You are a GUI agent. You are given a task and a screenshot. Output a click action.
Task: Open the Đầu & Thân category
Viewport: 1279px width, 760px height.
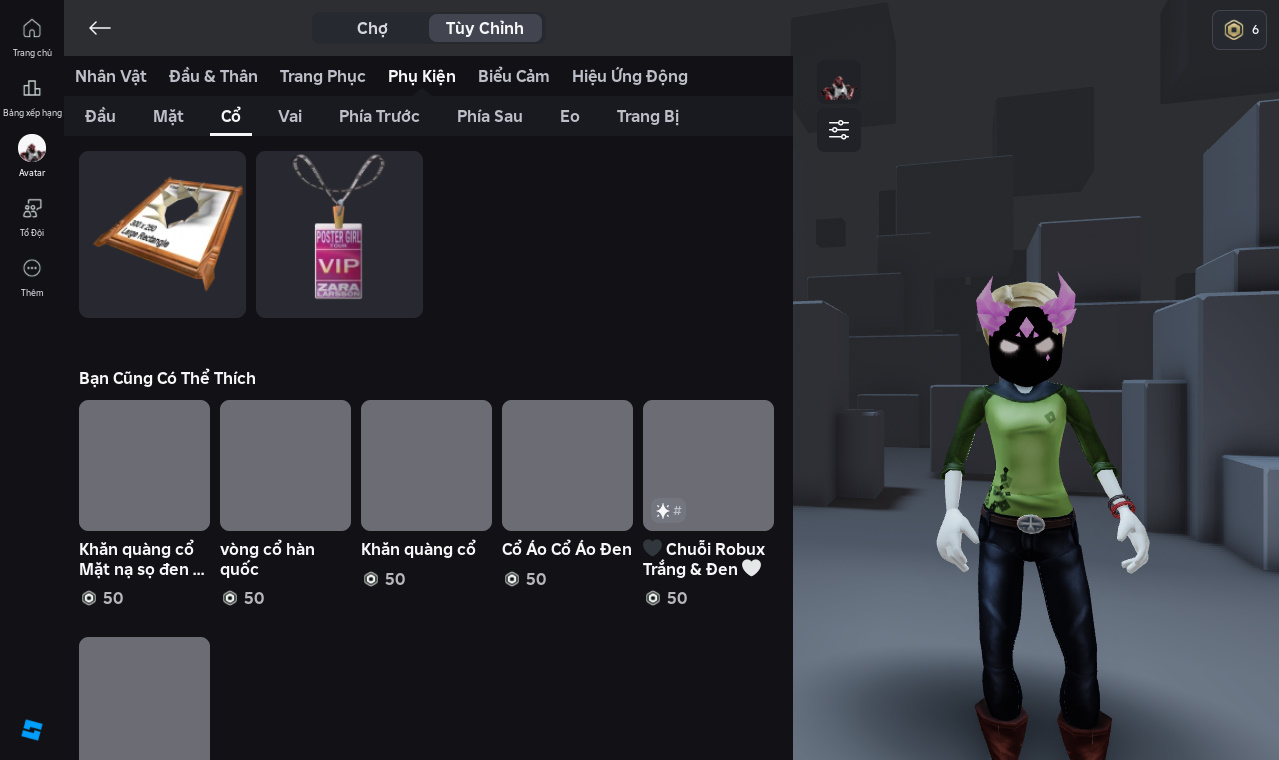(x=213, y=76)
